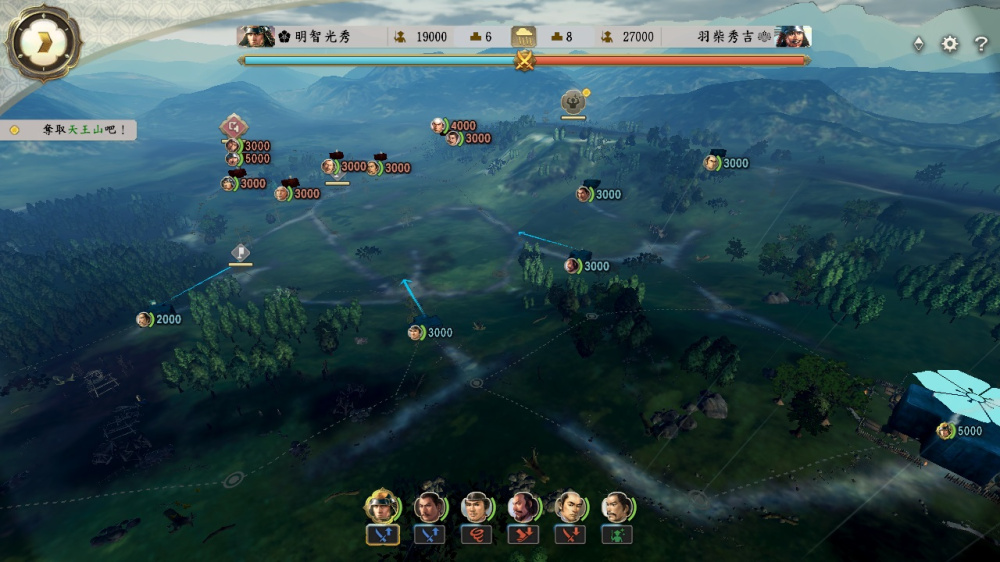Activate the gold-framed blue sword tactic icon
Viewport: 1000px width, 562px height.
[x=381, y=535]
